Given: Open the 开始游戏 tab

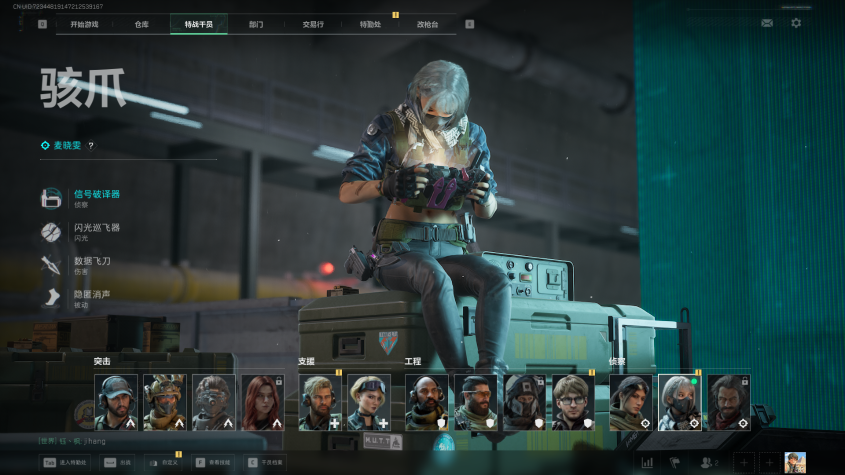Looking at the screenshot, I should pyautogui.click(x=84, y=24).
